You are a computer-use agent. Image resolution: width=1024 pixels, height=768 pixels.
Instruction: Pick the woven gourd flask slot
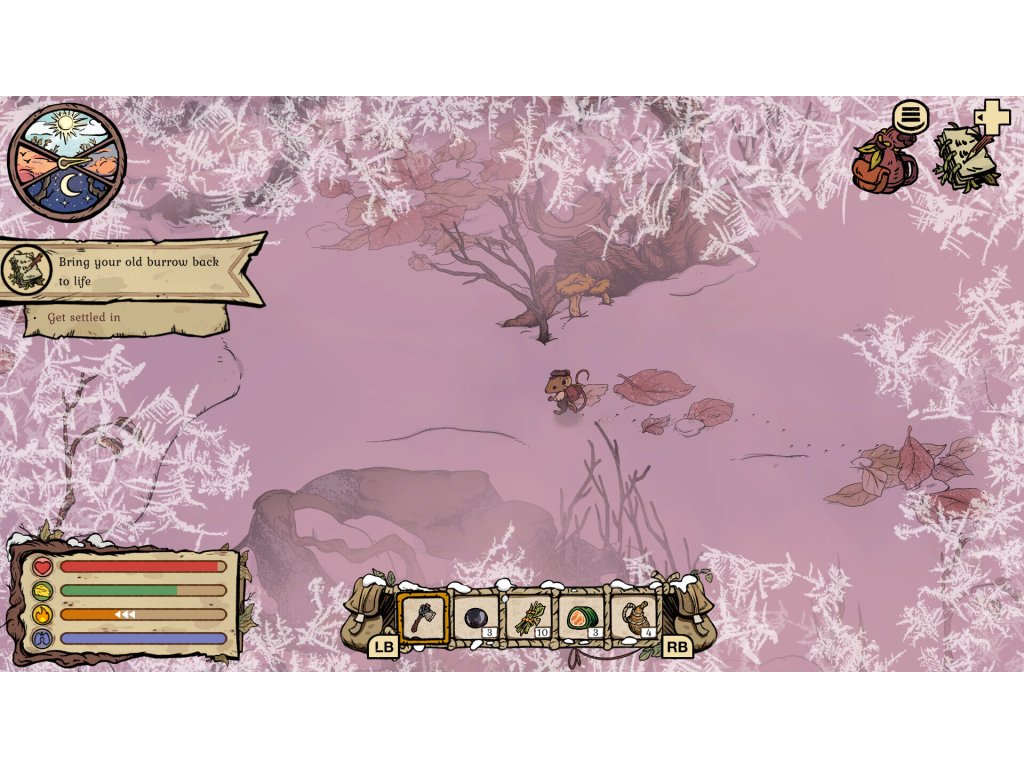pyautogui.click(x=635, y=617)
